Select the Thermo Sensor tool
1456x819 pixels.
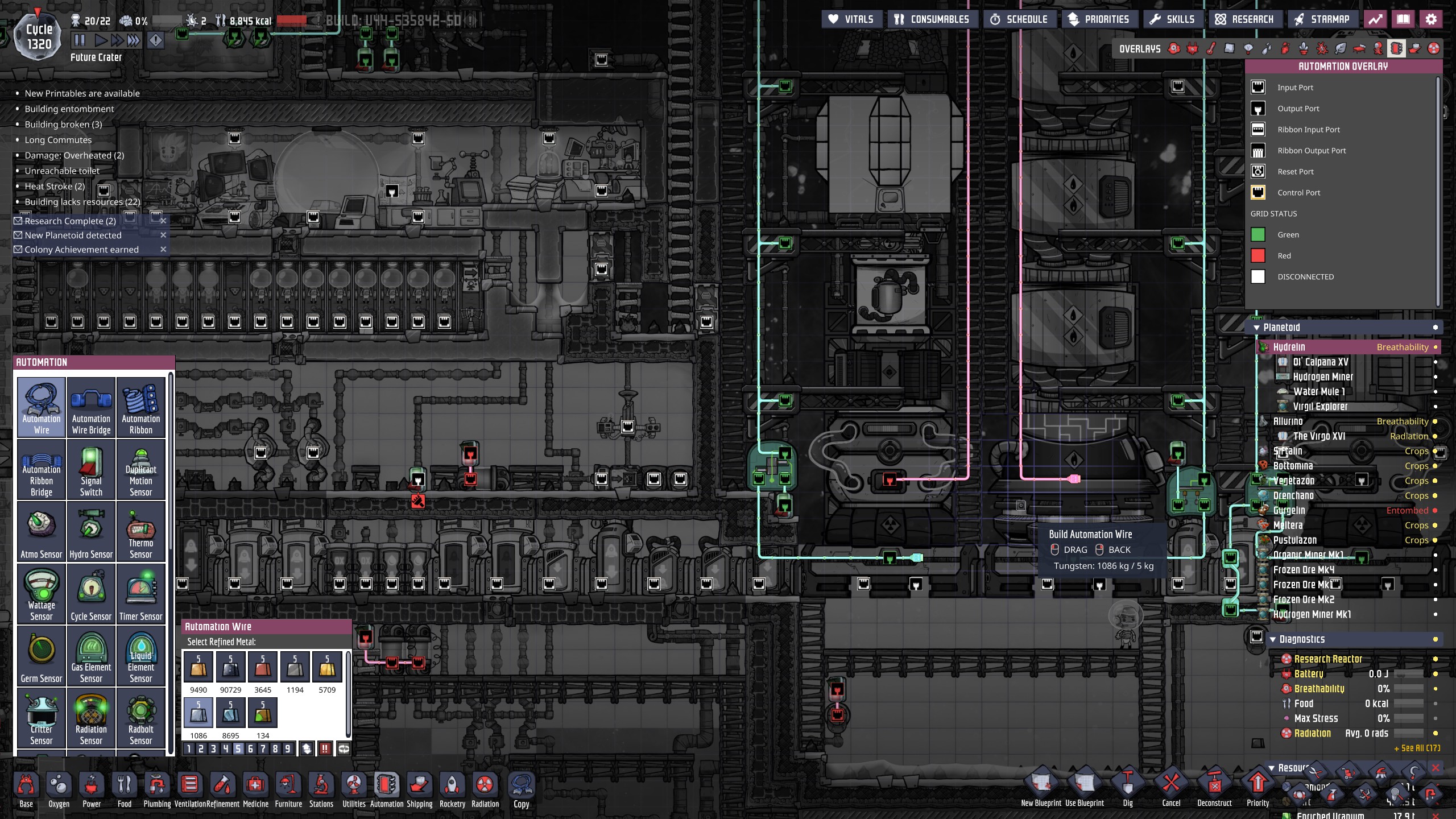(141, 531)
